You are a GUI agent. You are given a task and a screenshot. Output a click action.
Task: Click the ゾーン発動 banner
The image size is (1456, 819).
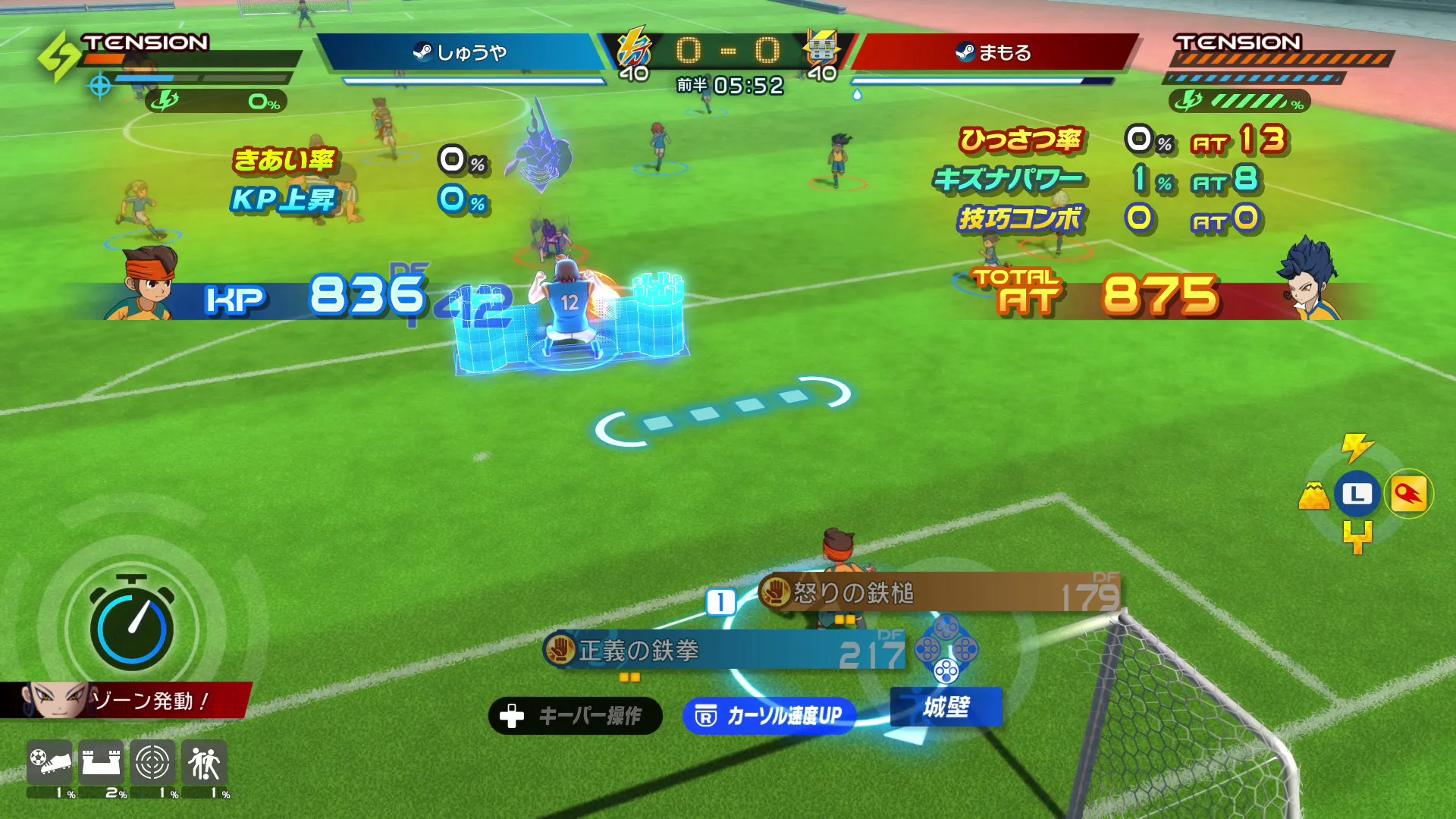tap(125, 700)
